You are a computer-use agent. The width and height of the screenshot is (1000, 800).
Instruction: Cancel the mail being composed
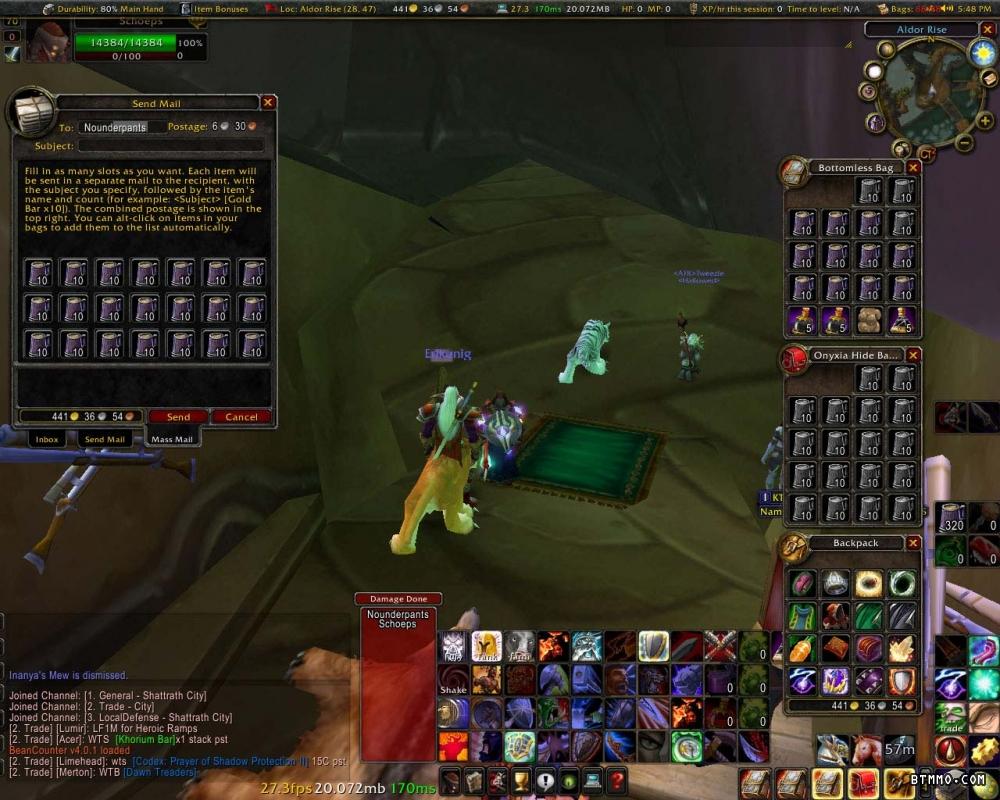[x=241, y=417]
